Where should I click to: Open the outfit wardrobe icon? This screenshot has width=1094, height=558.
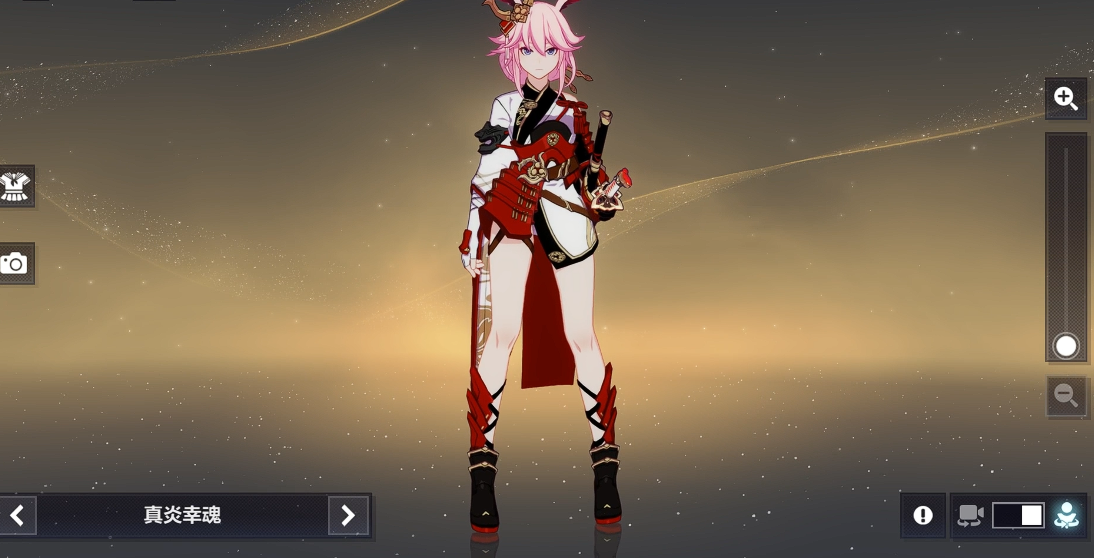coord(15,186)
